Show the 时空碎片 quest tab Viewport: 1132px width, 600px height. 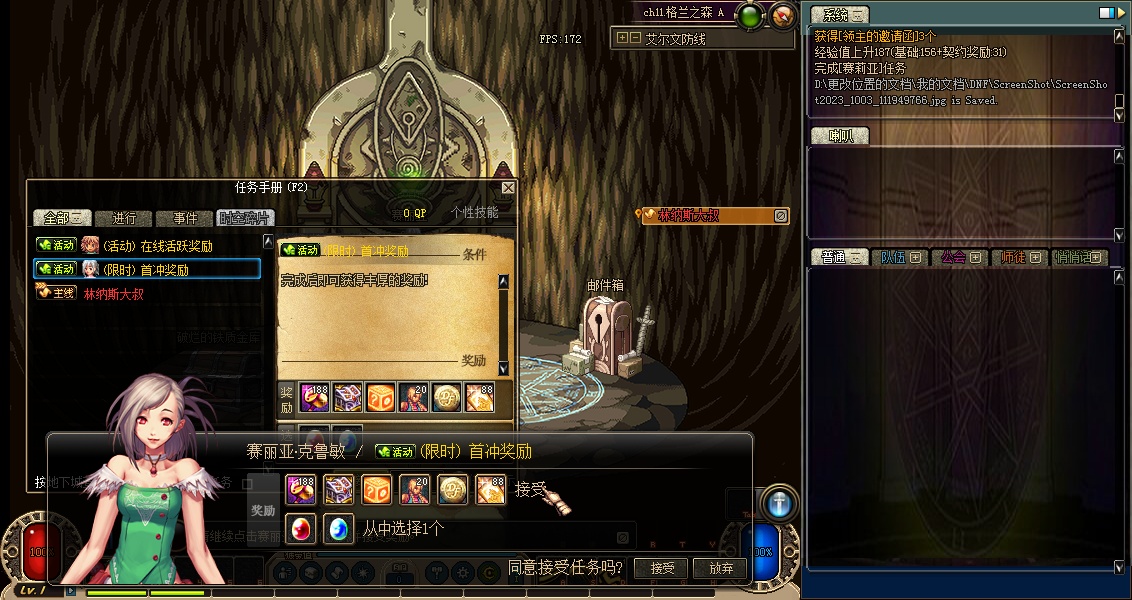click(x=244, y=218)
